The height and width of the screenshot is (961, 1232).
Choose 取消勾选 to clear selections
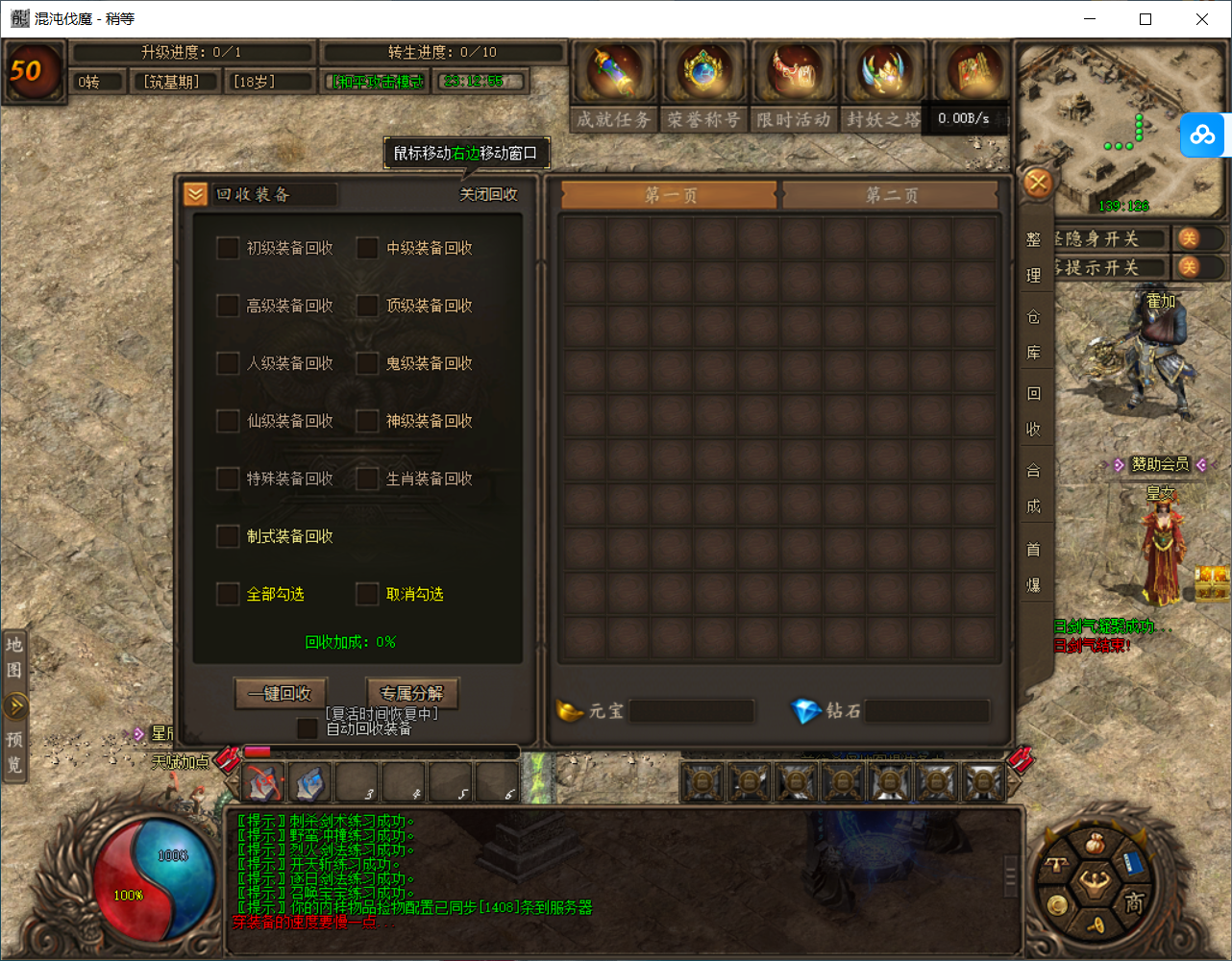[x=367, y=594]
